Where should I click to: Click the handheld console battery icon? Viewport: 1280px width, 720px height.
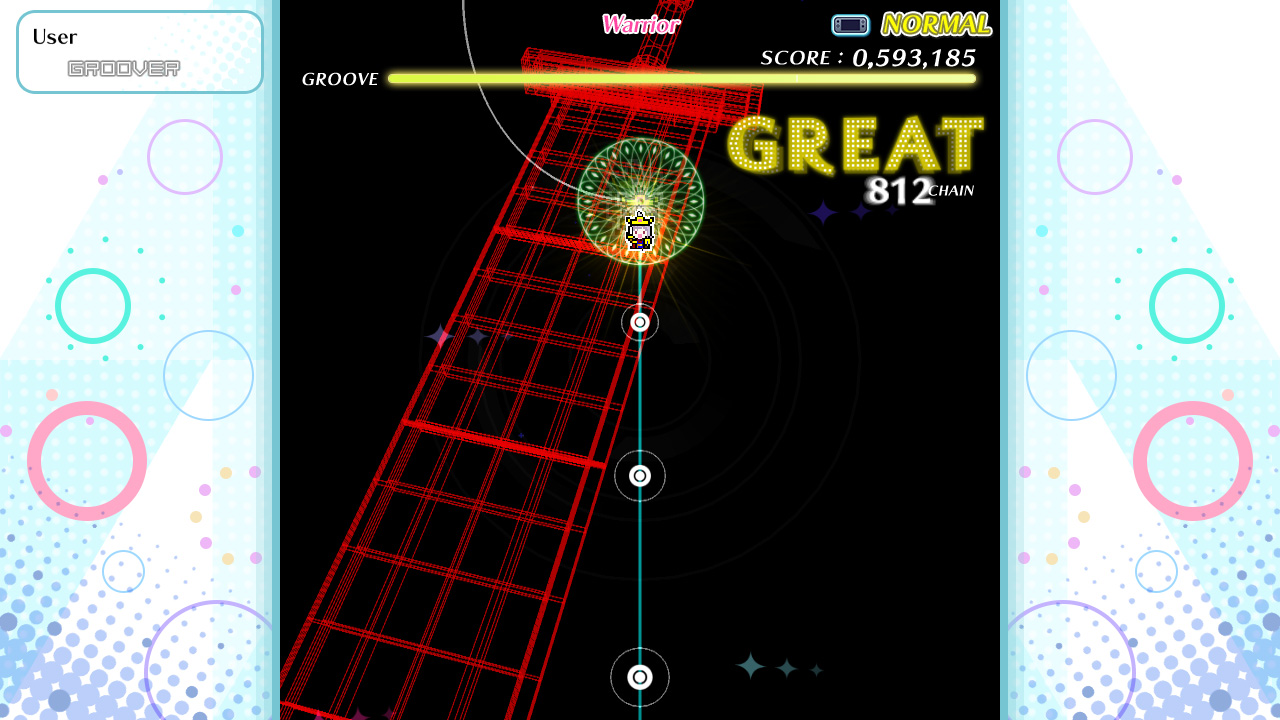point(850,24)
